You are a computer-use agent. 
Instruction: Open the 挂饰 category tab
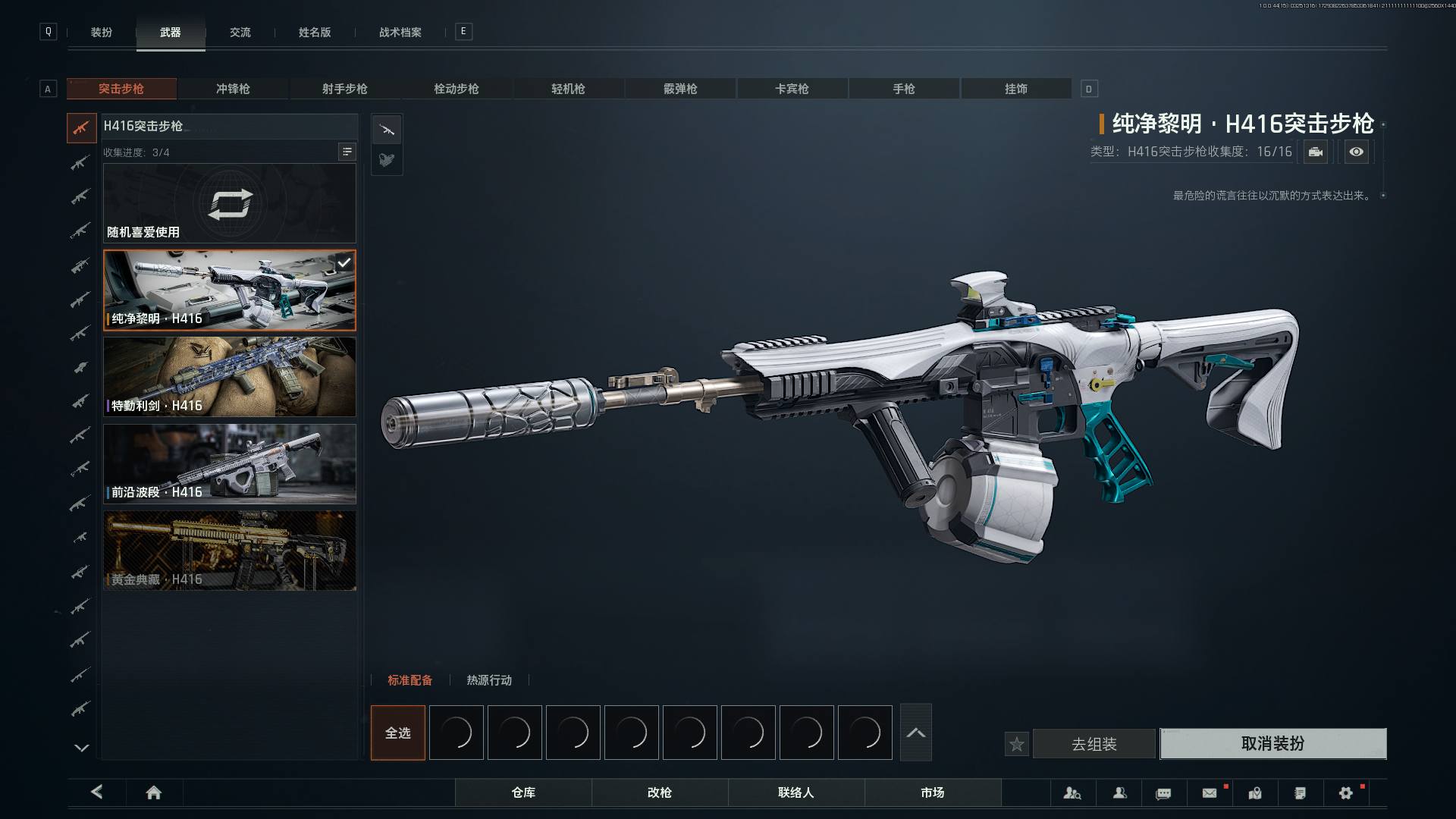point(1015,89)
